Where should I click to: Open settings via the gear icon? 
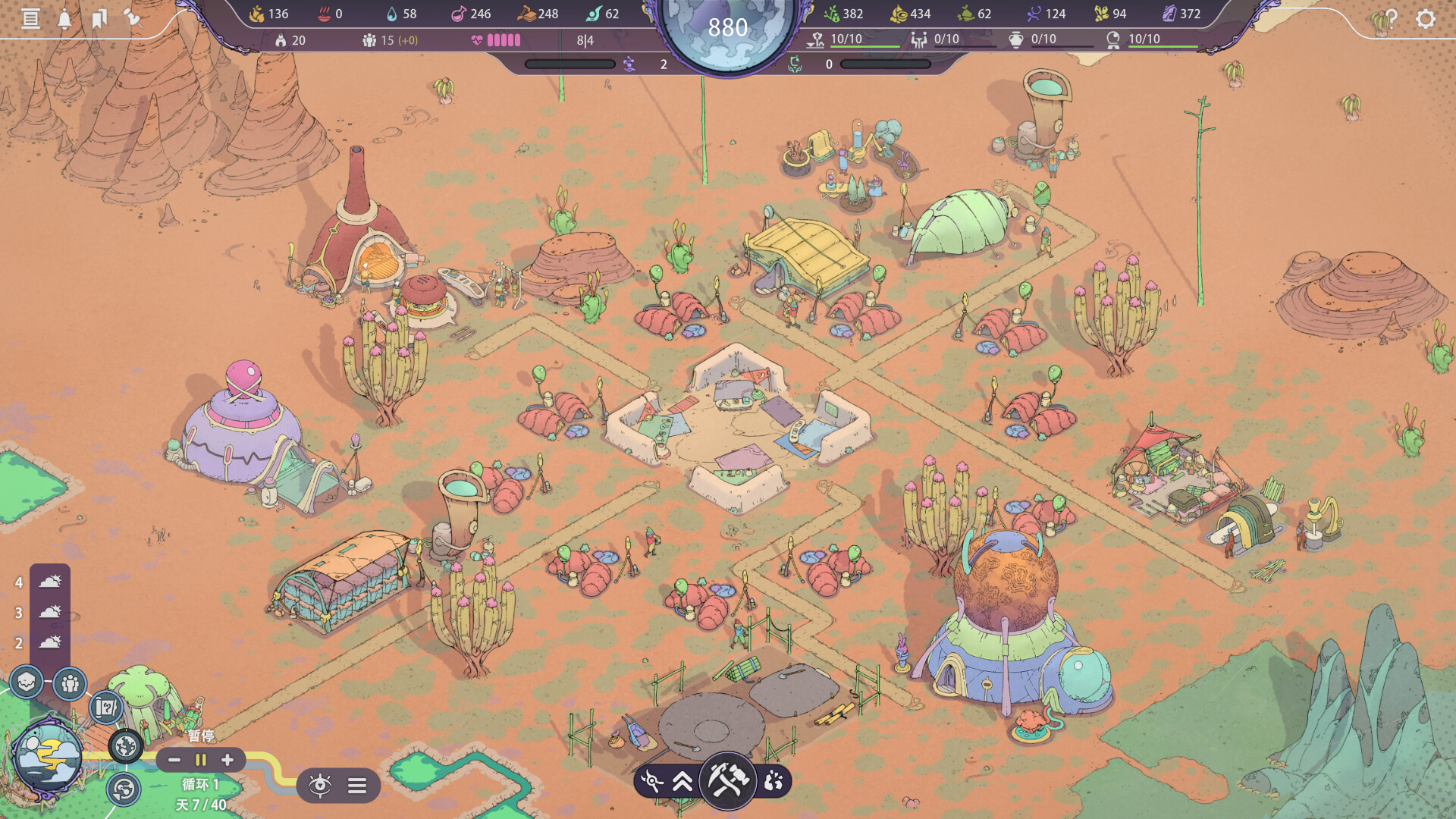coord(1426,18)
